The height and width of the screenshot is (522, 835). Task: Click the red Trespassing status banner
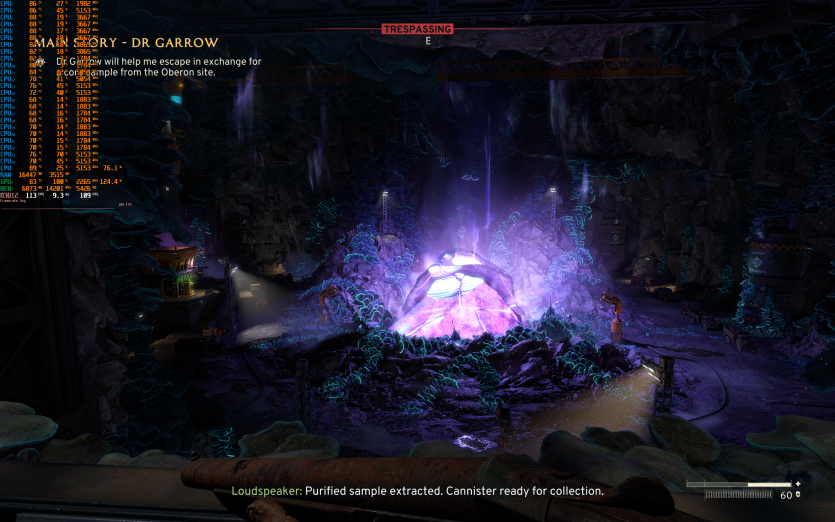417,29
